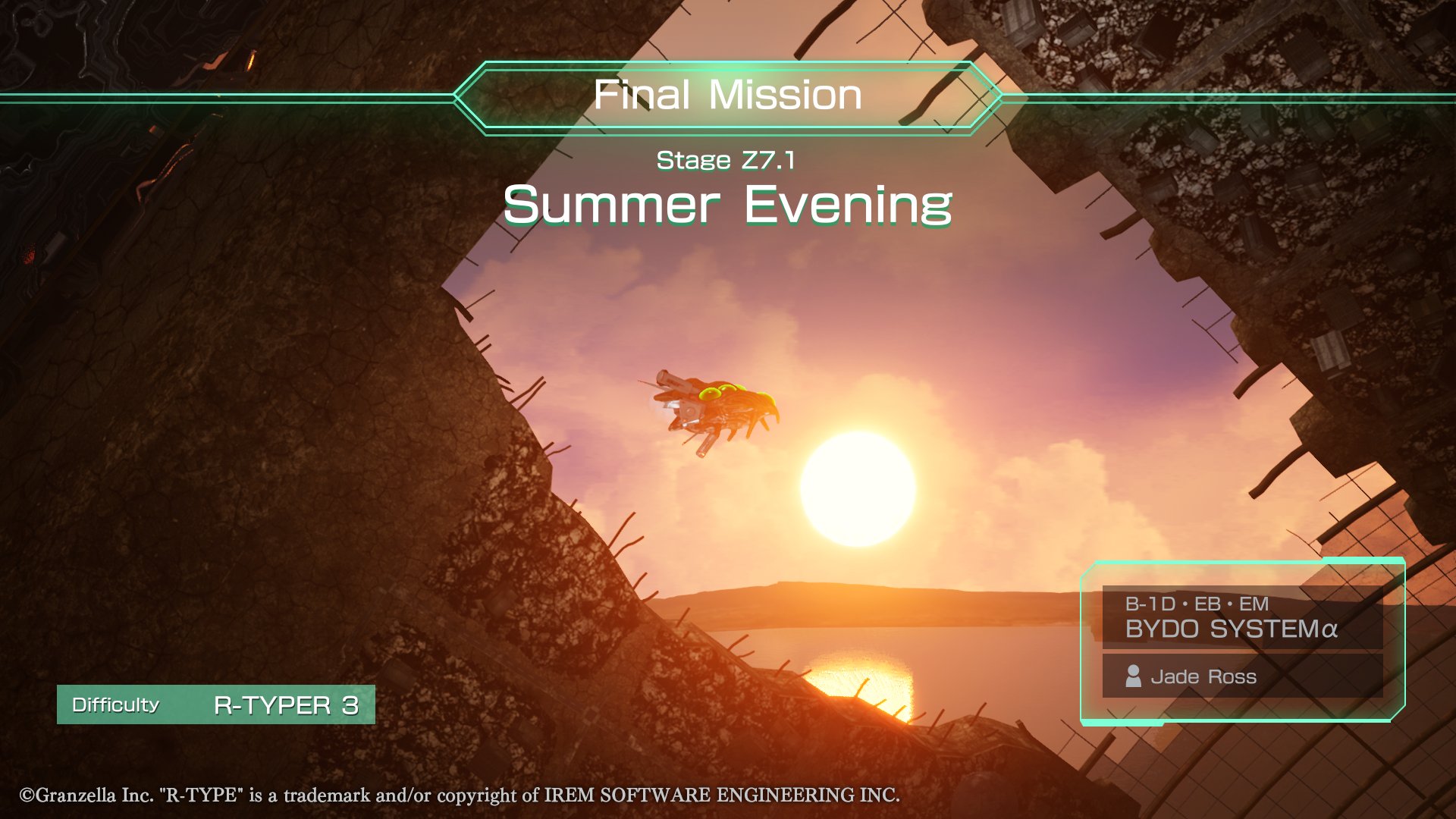Click the green highlight bar behind R-TYPER 3

[216, 705]
